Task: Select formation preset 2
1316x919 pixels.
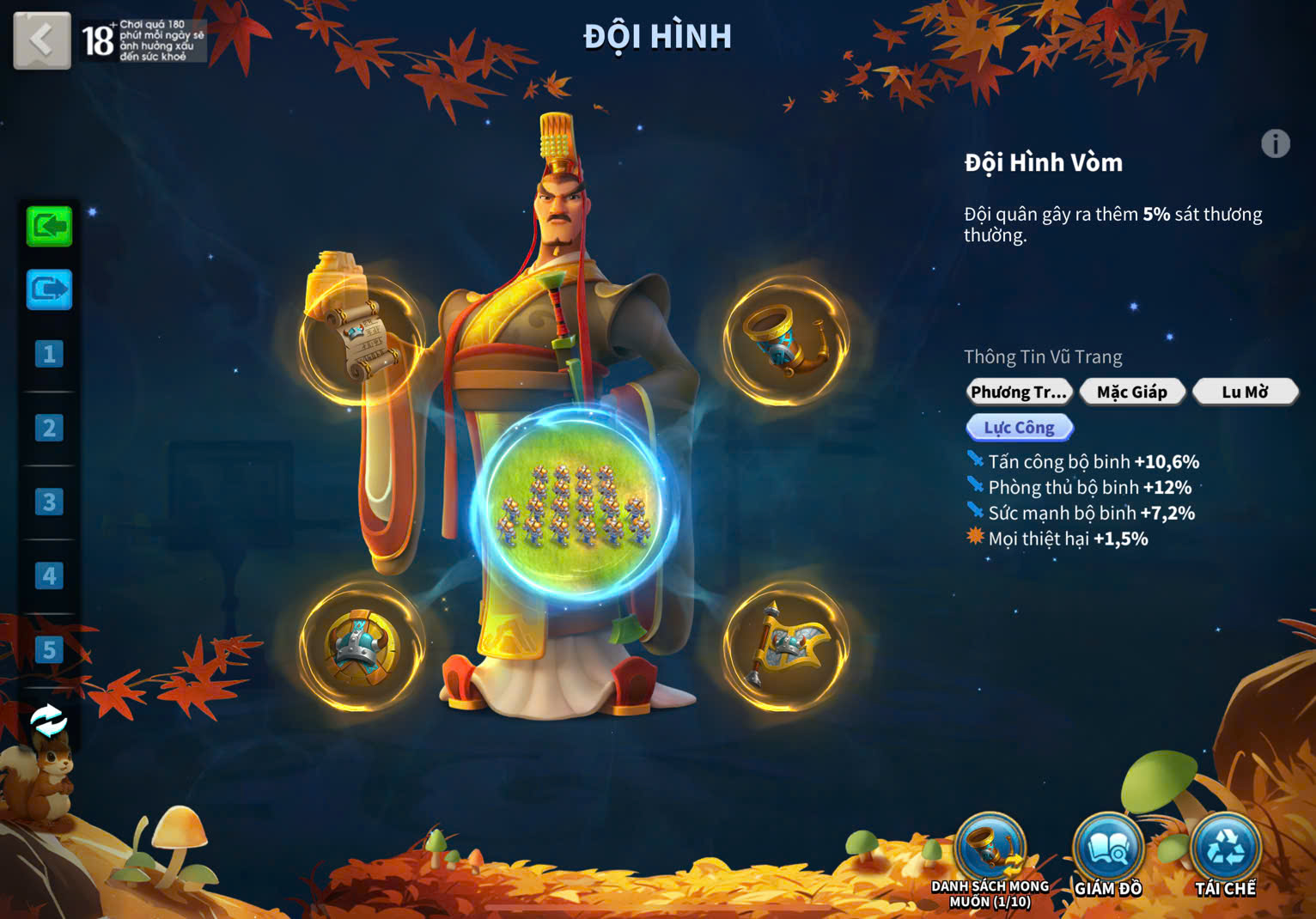Action: coord(49,428)
